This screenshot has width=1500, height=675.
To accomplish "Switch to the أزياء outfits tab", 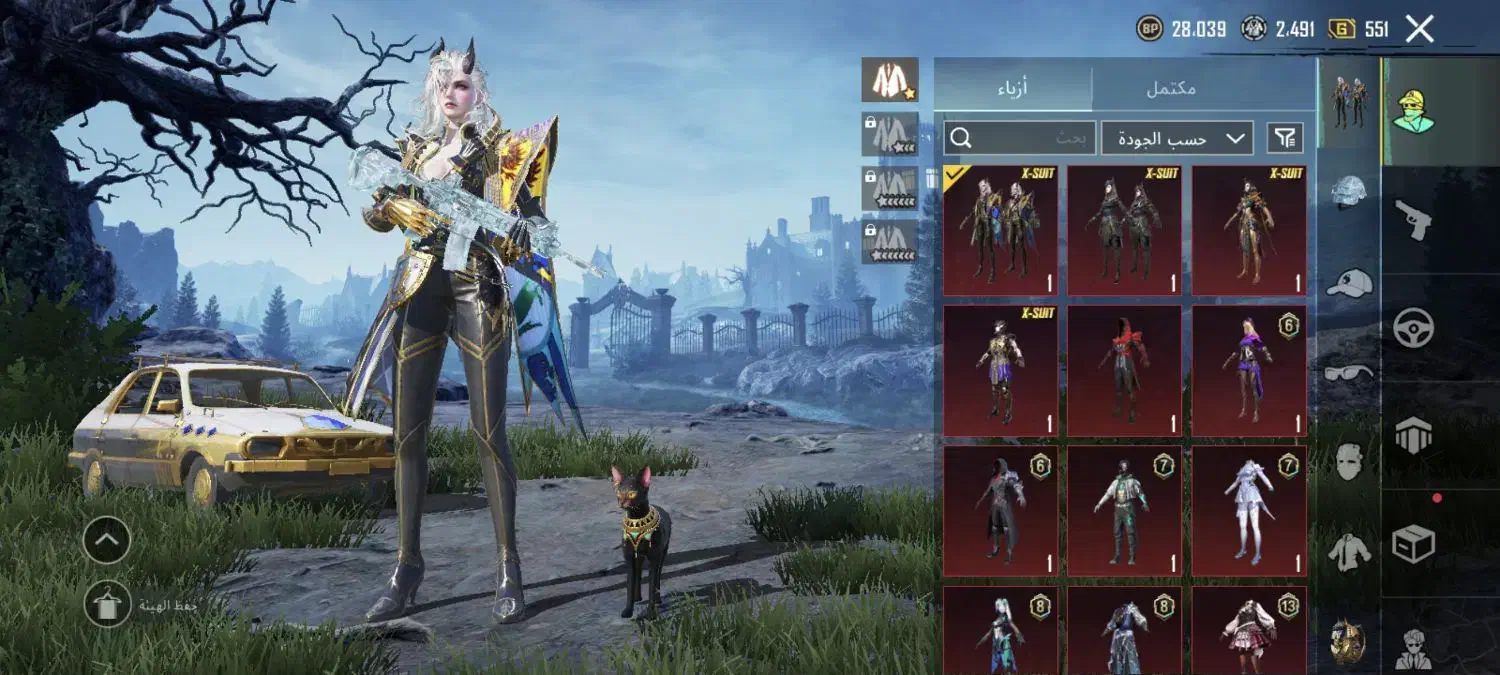I will pos(1013,87).
